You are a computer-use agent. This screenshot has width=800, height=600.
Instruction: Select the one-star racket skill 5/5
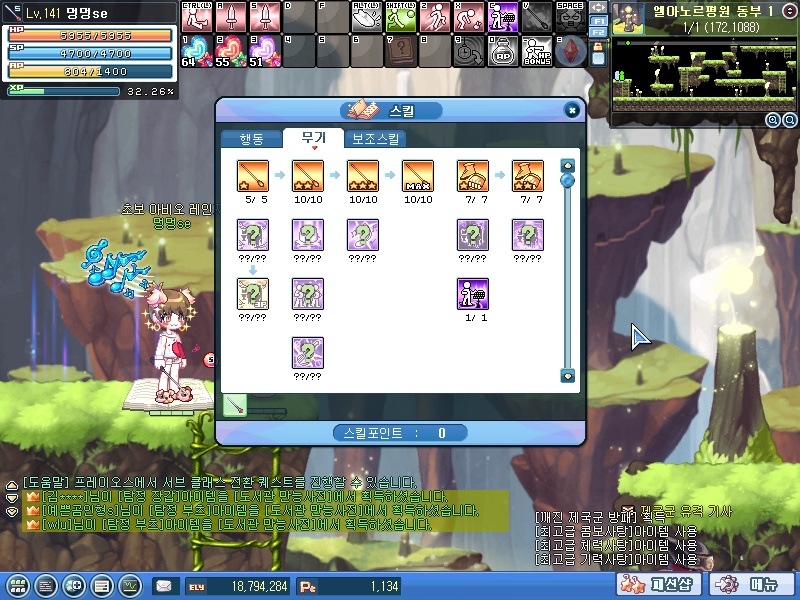point(251,176)
